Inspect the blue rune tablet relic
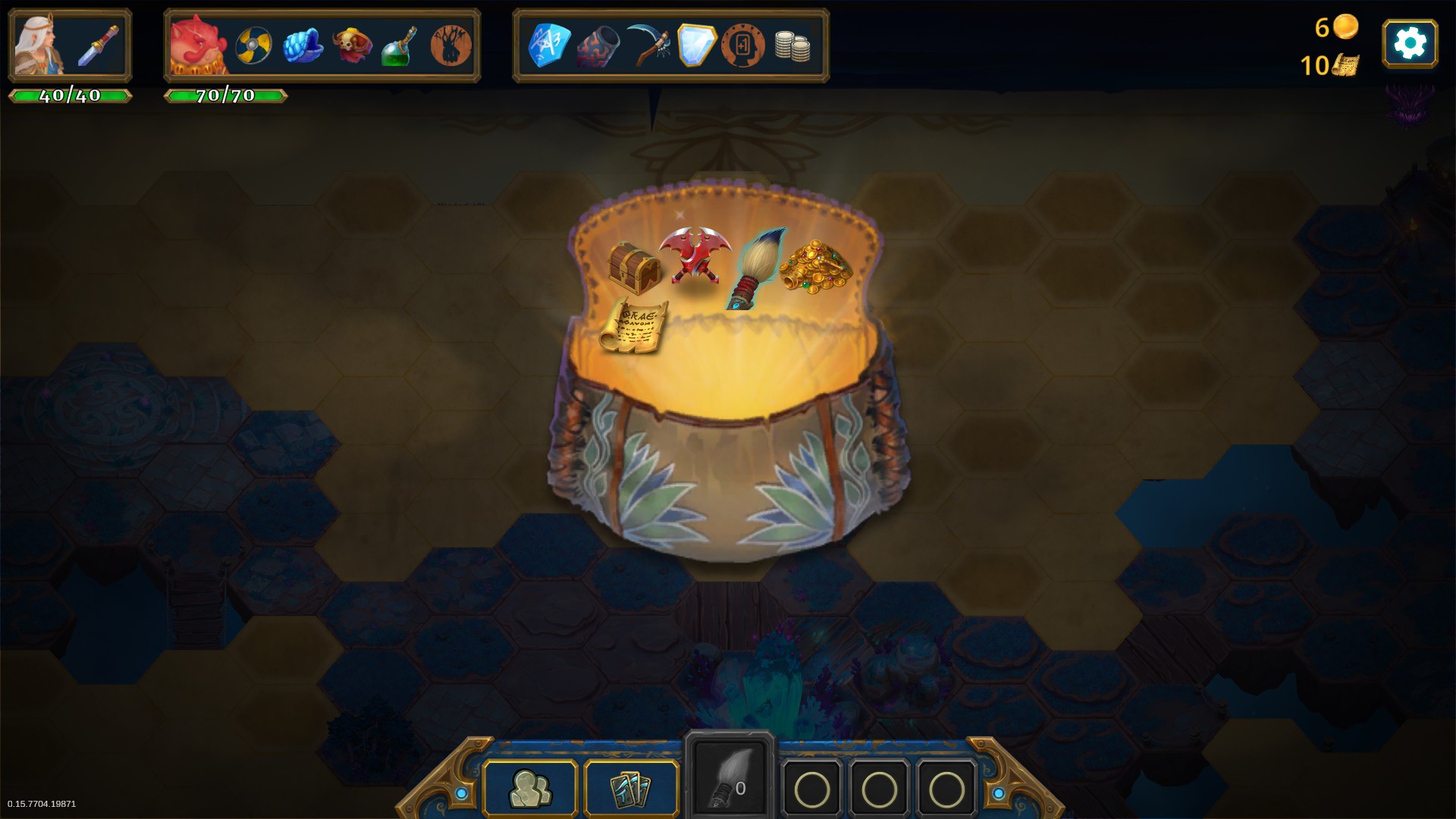The image size is (1456, 819). click(549, 45)
